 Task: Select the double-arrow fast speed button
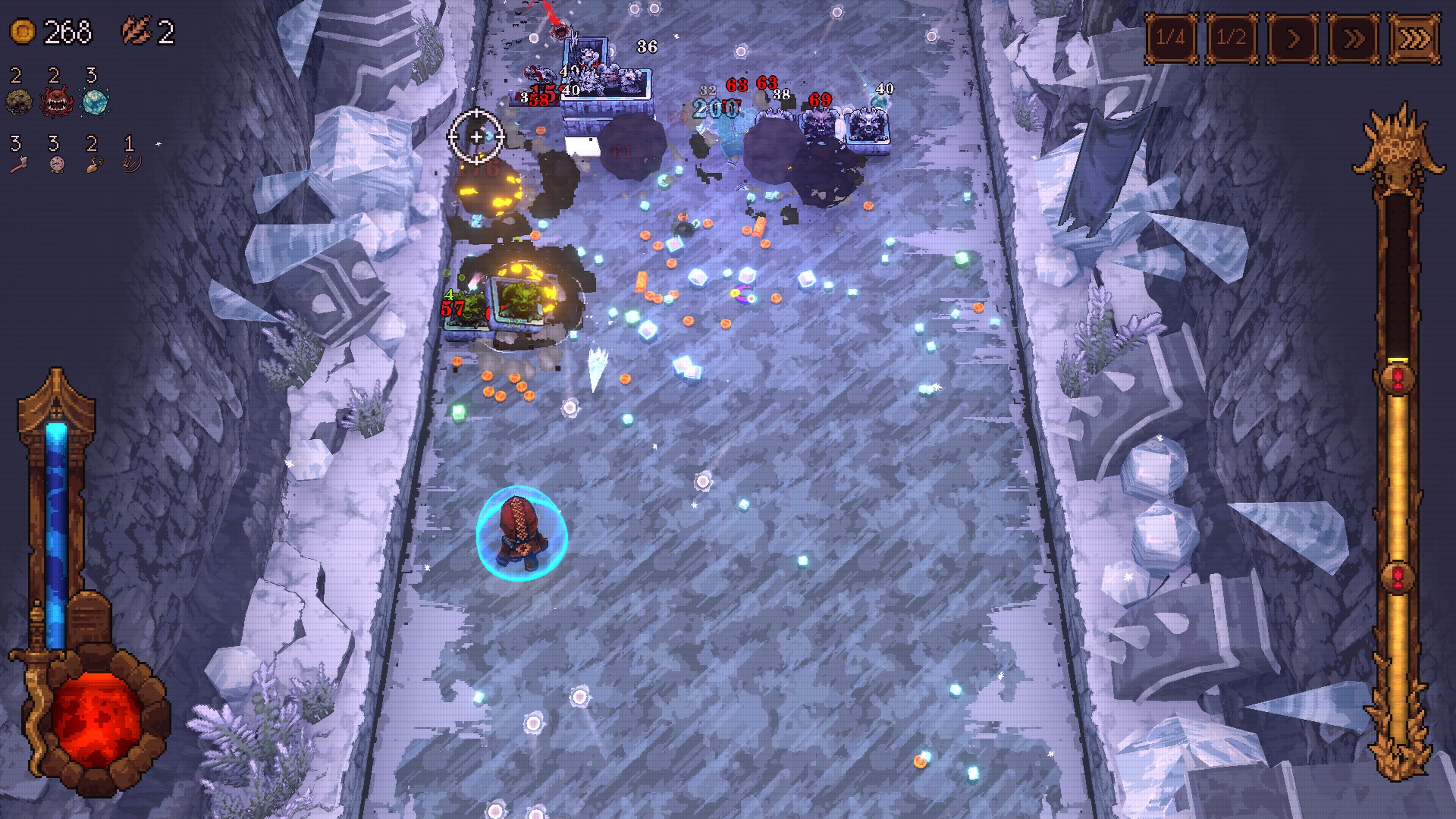pyautogui.click(x=1353, y=38)
